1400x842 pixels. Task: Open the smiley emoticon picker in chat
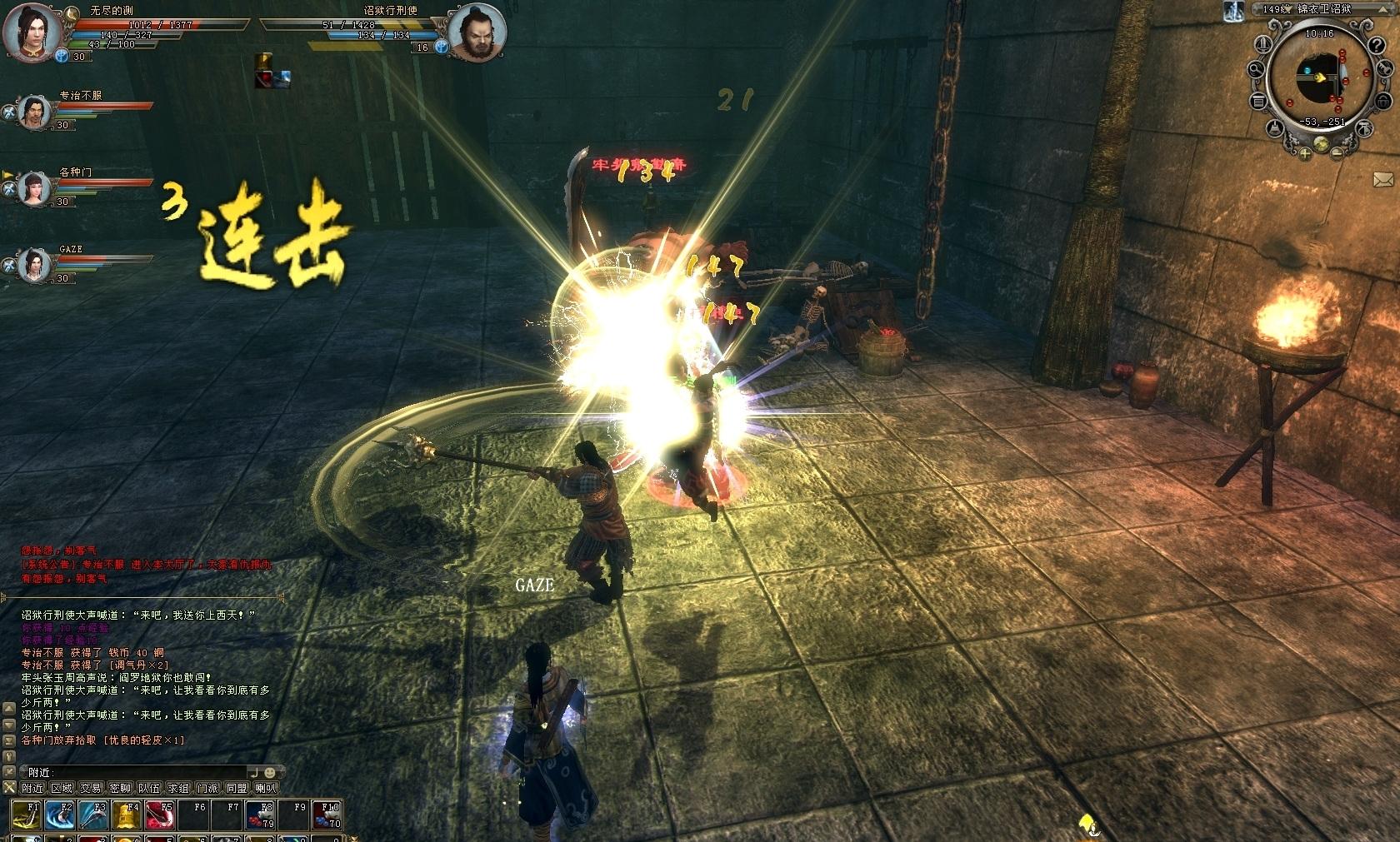click(x=270, y=773)
